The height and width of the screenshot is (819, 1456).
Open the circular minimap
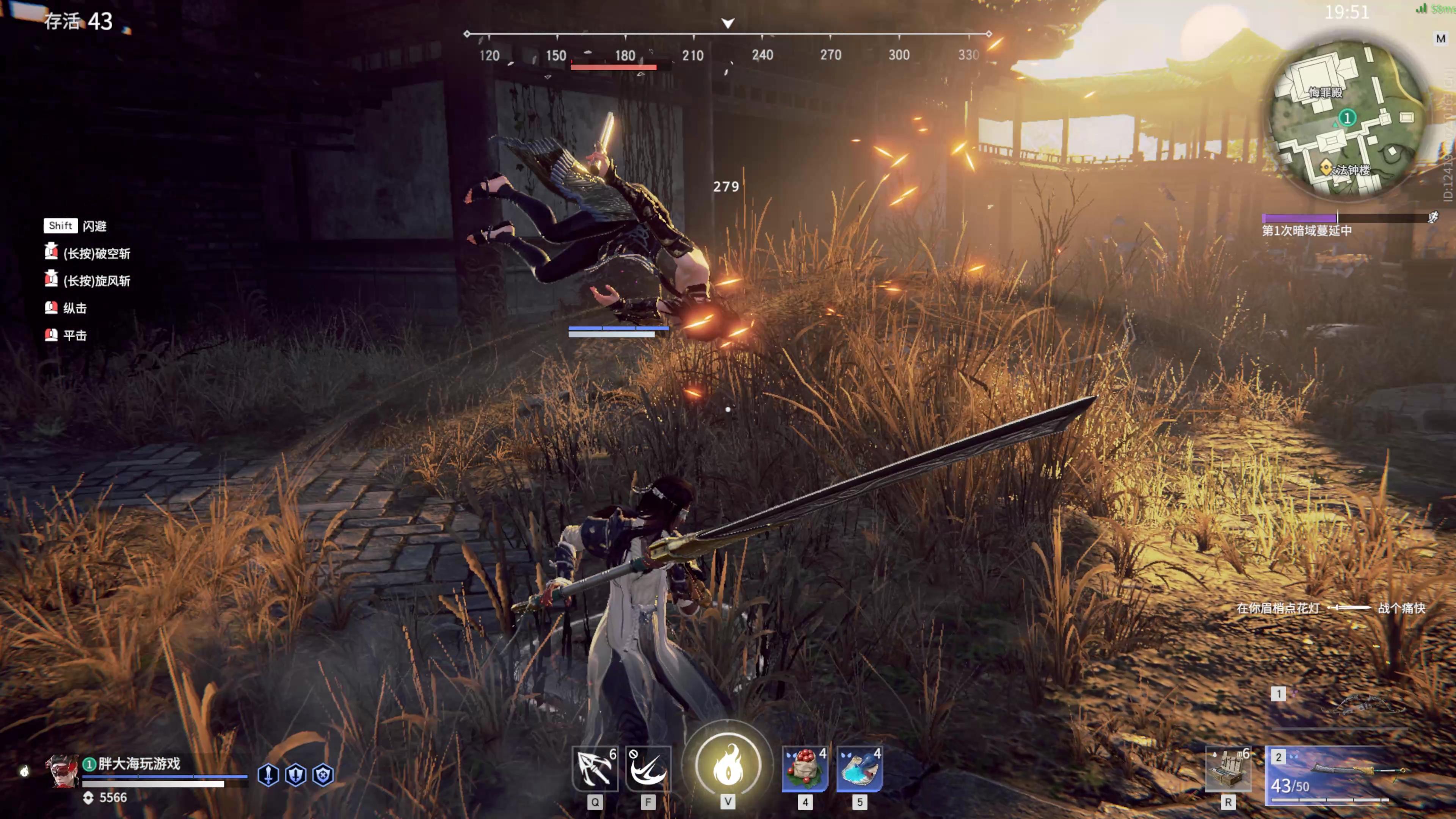[x=1346, y=119]
